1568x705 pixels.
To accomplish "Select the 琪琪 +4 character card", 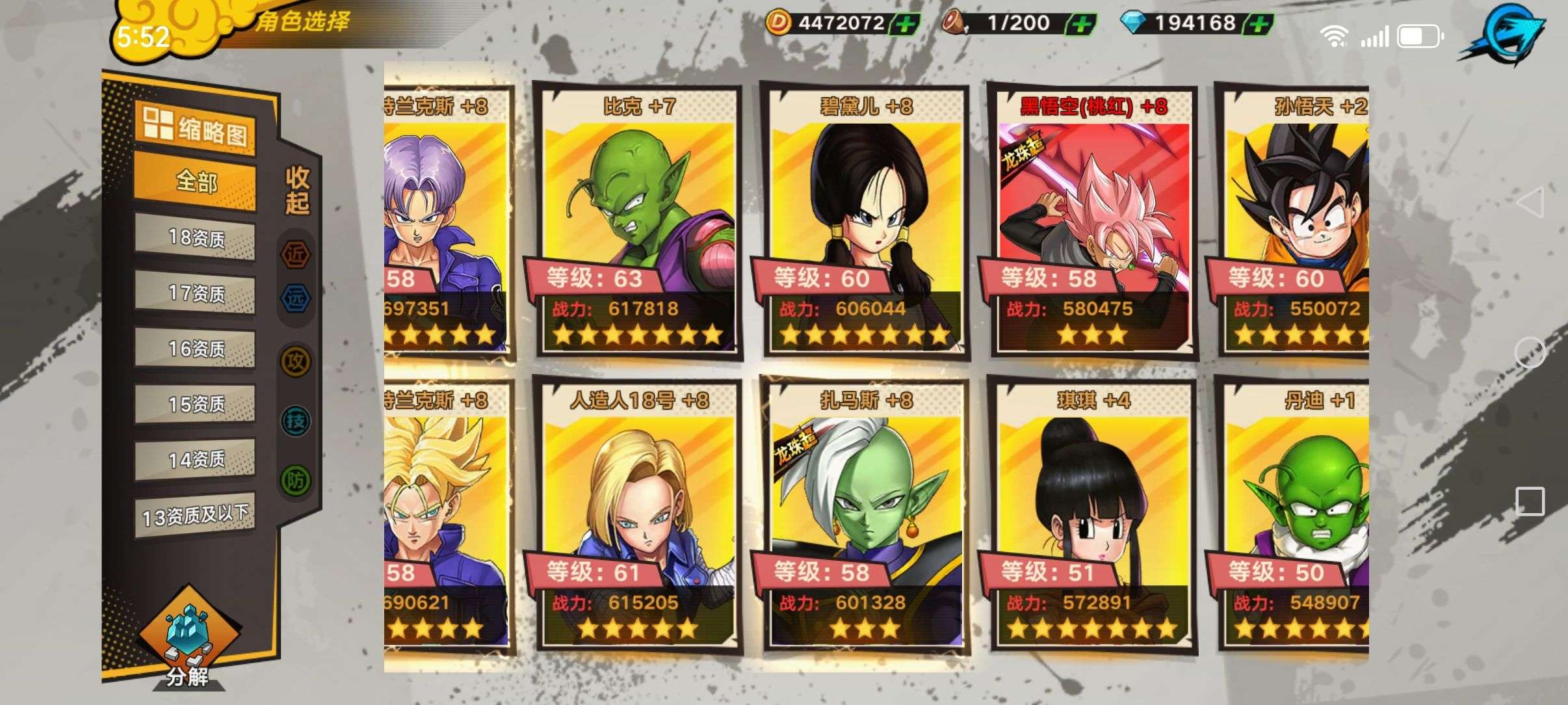I will click(1093, 515).
